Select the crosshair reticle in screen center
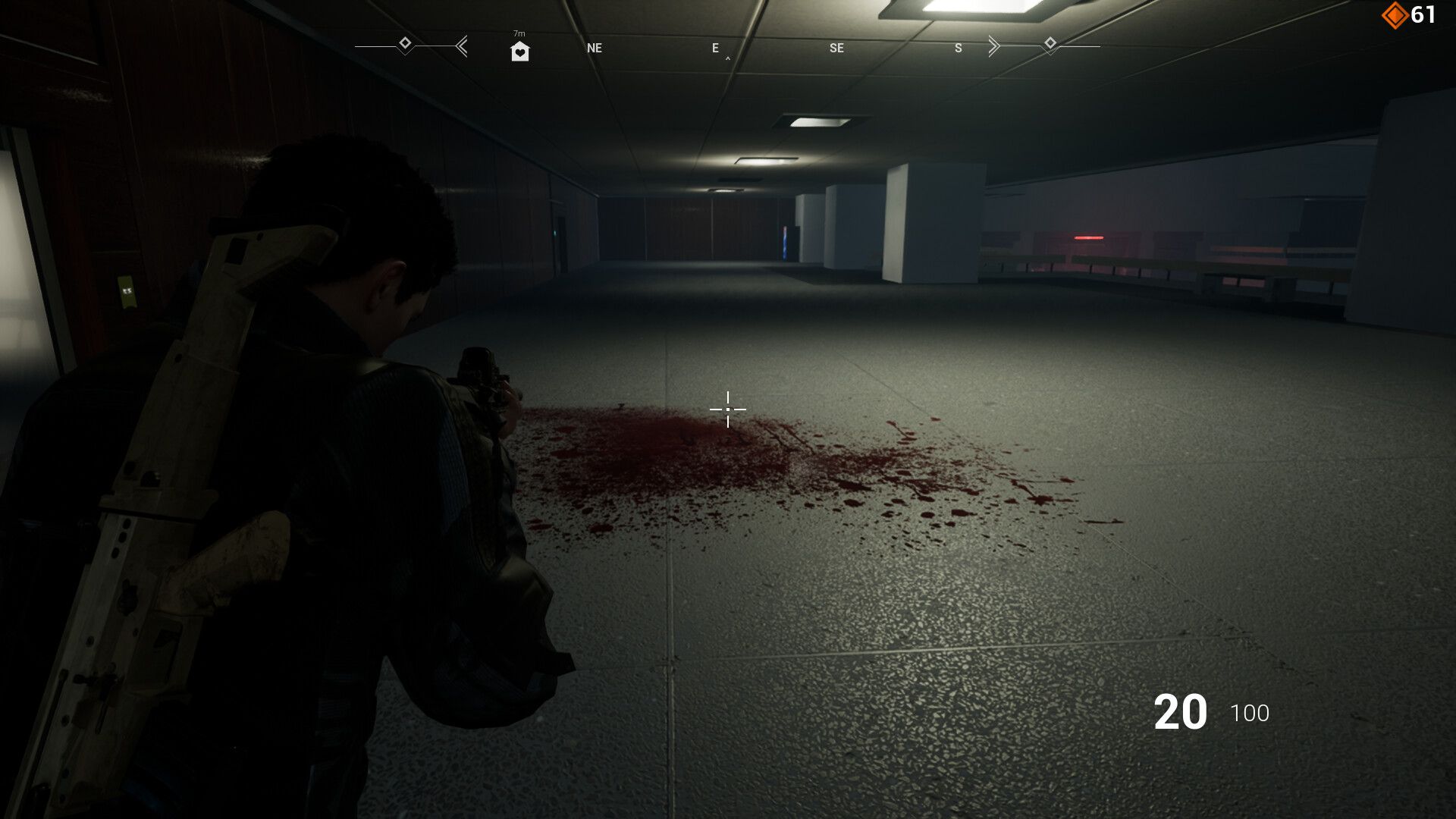This screenshot has width=1456, height=819. (727, 409)
